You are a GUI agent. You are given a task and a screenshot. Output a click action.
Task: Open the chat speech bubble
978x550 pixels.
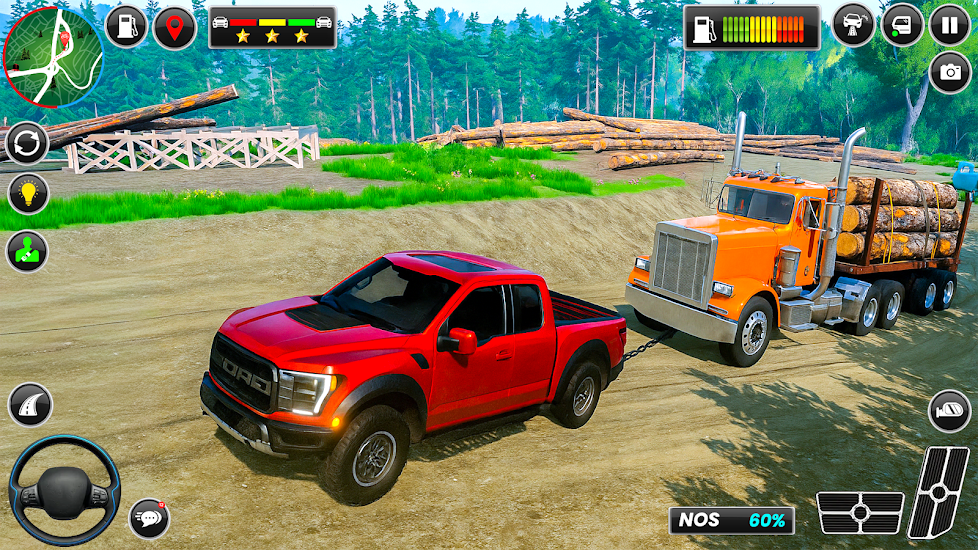(x=149, y=518)
